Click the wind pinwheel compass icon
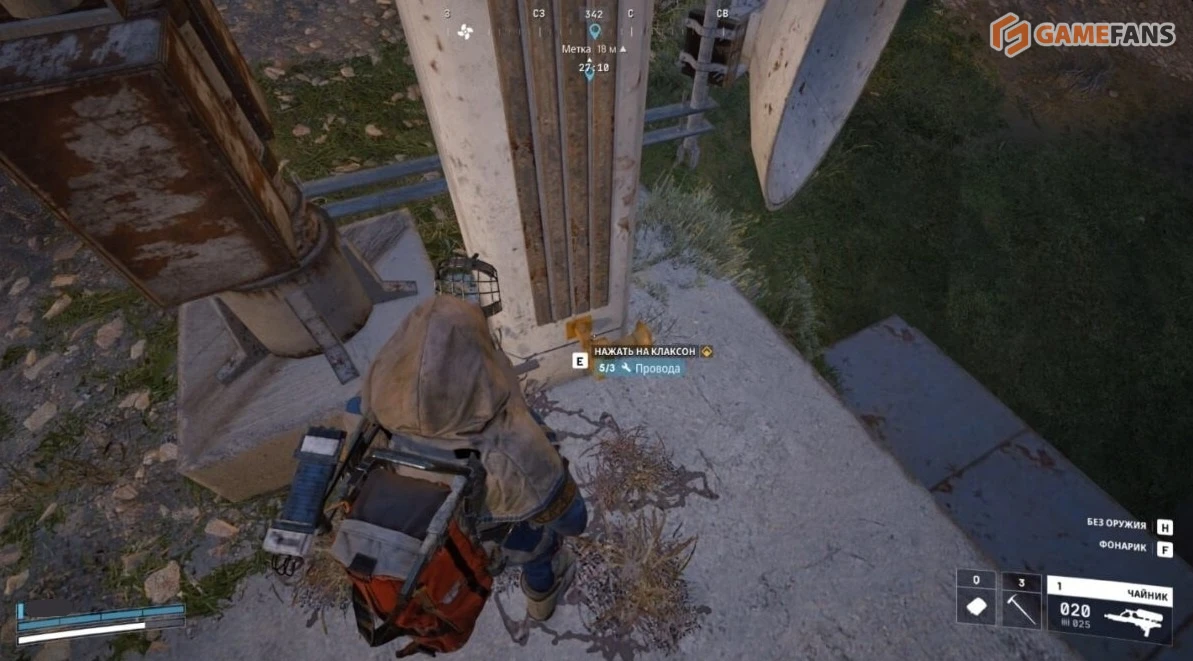1193x661 pixels. tap(464, 31)
